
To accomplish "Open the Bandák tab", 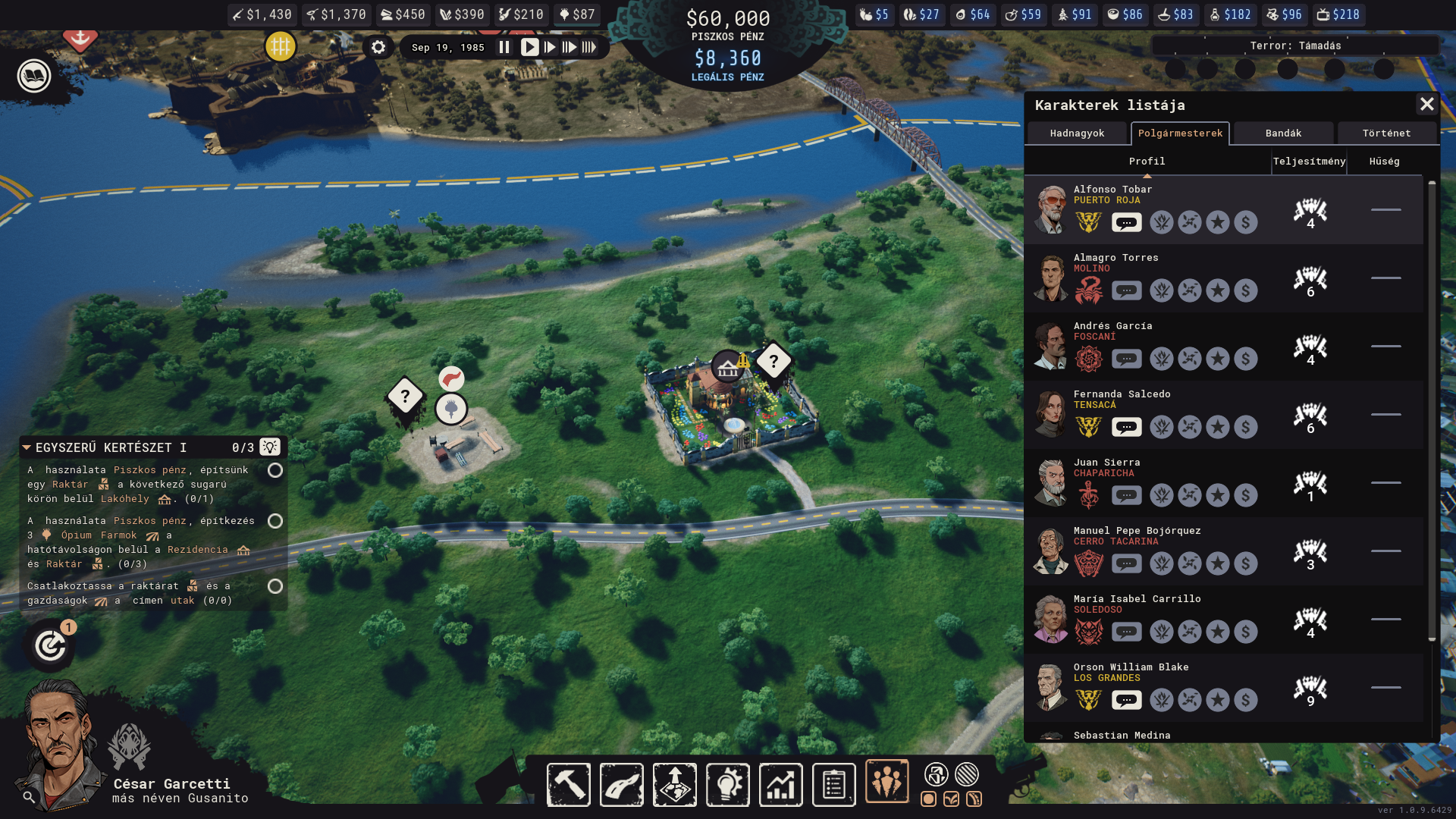I will pyautogui.click(x=1283, y=133).
